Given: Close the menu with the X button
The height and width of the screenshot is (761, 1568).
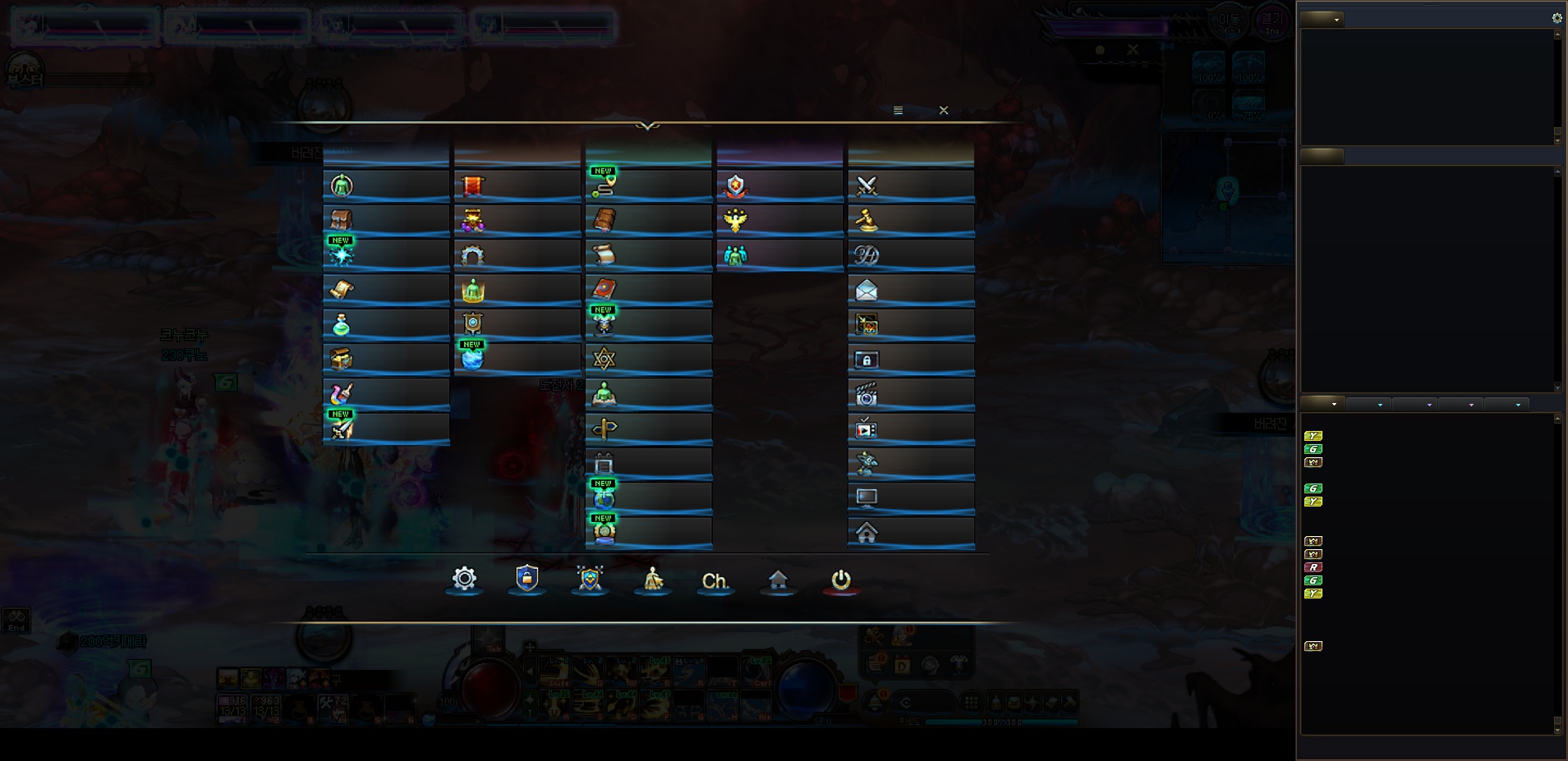Looking at the screenshot, I should point(944,110).
